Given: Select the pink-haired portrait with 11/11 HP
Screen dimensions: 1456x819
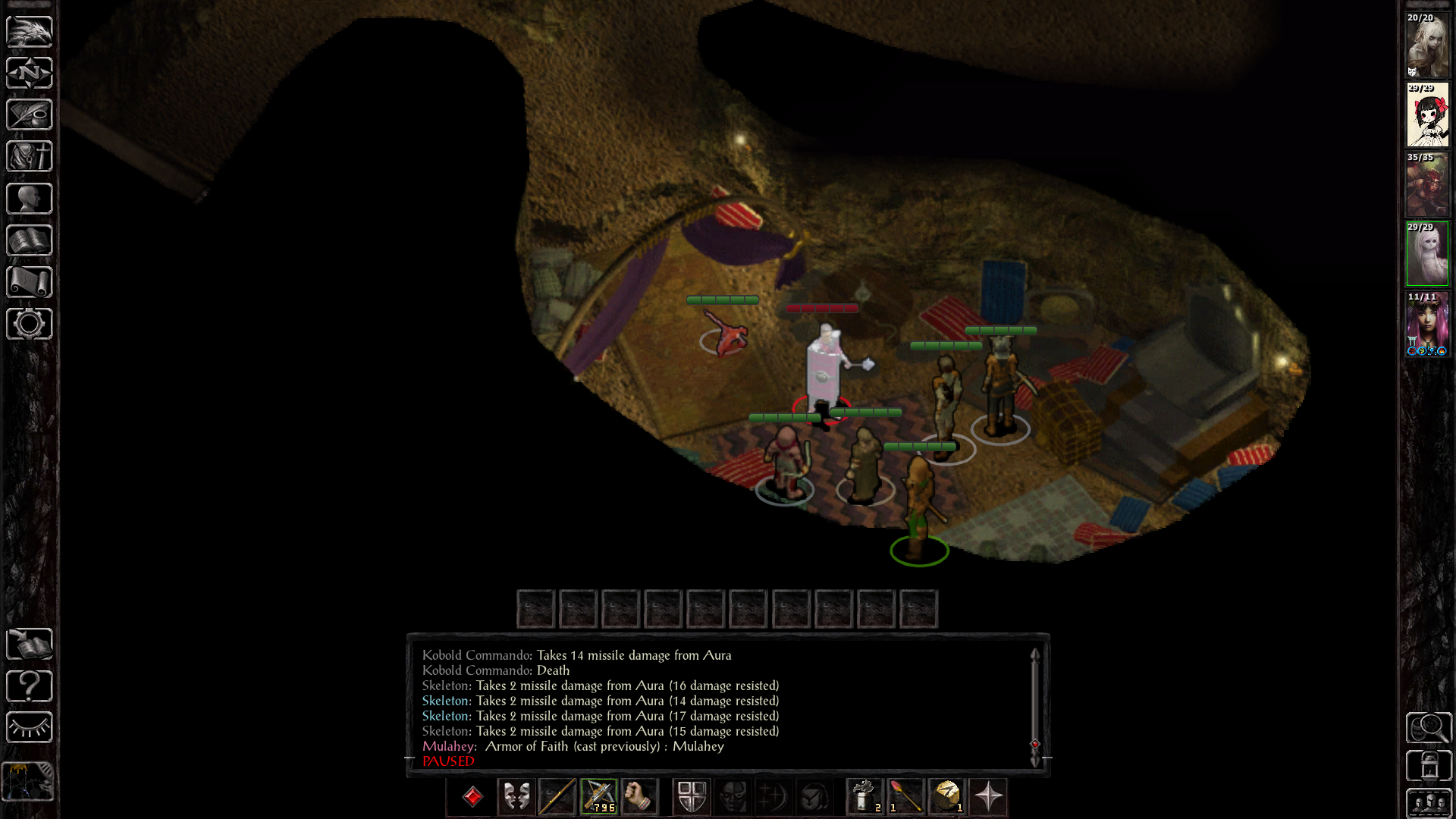Looking at the screenshot, I should point(1427,324).
